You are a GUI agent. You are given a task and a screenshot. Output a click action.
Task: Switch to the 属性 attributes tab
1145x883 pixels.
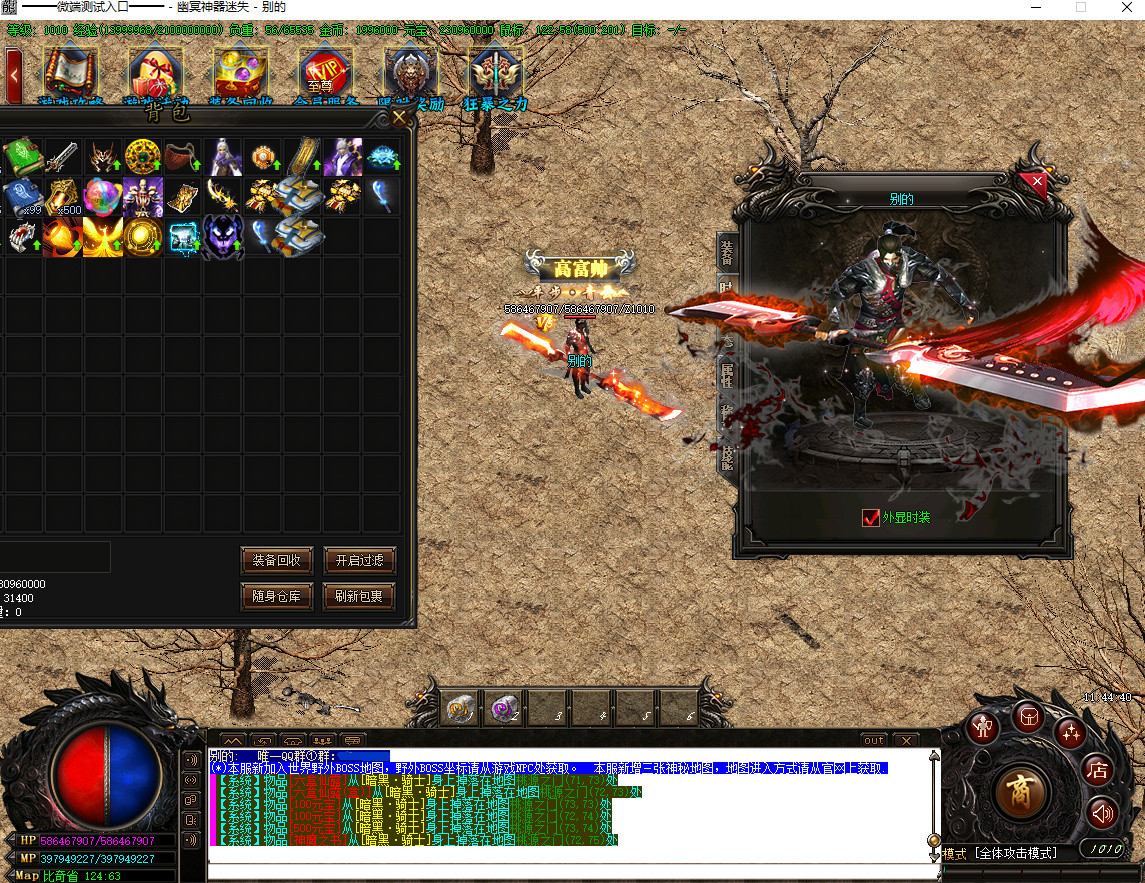(x=727, y=377)
